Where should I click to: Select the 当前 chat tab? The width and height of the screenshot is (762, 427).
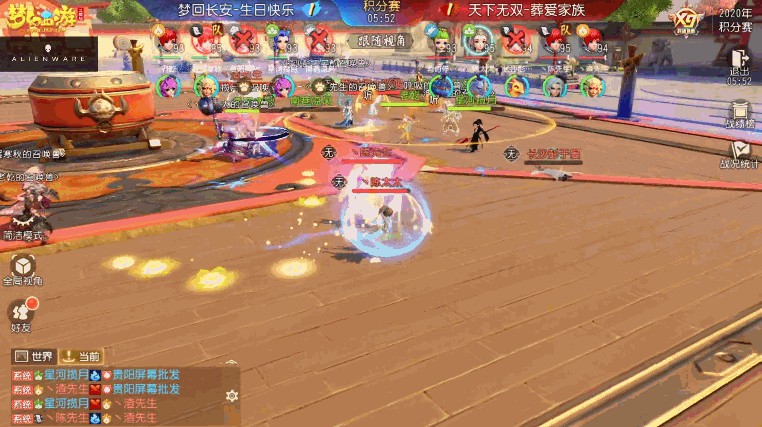[x=81, y=356]
